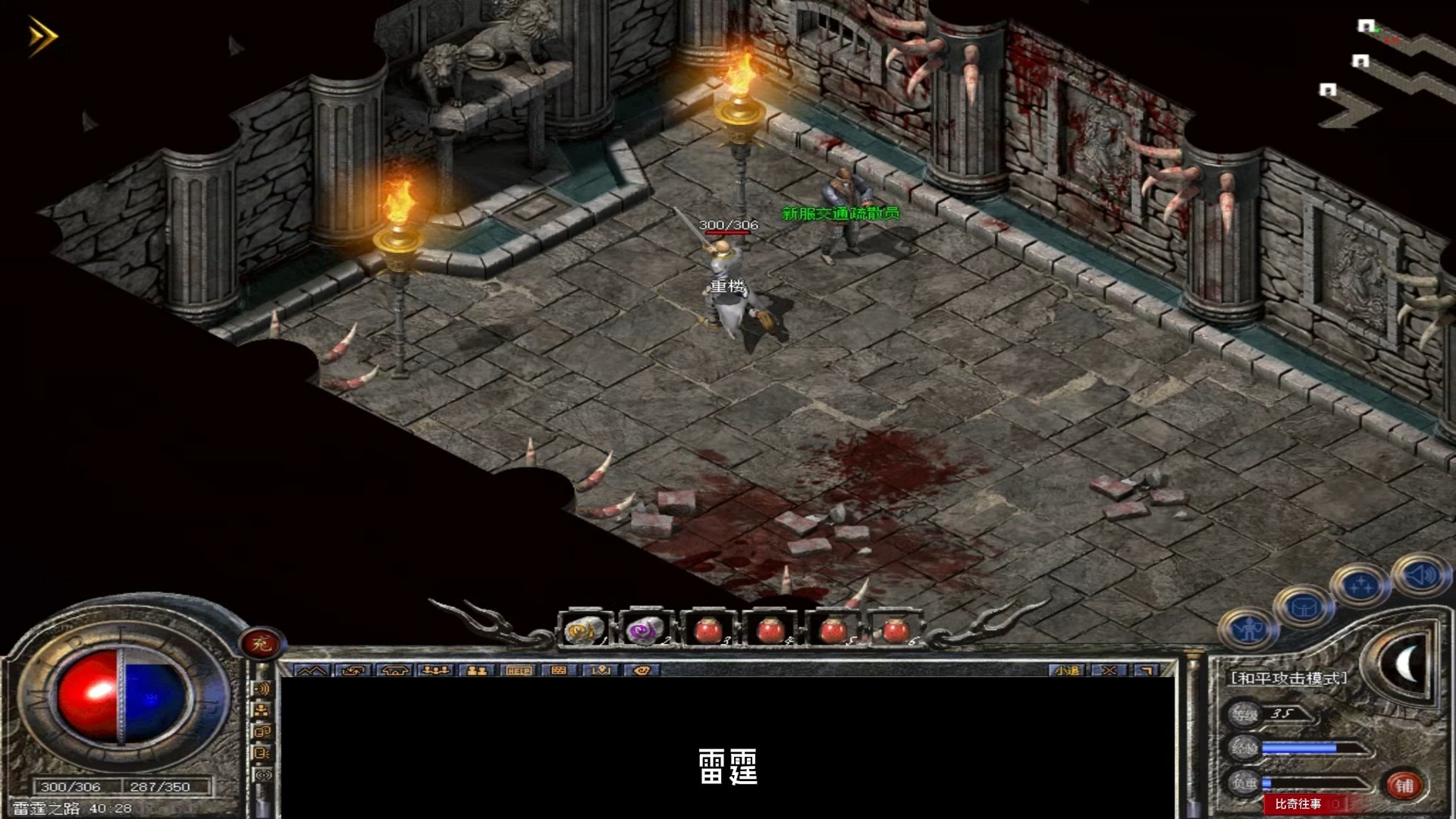Image resolution: width=1456 pixels, height=819 pixels.
Task: Click the red 充 recharge button
Action: click(262, 644)
